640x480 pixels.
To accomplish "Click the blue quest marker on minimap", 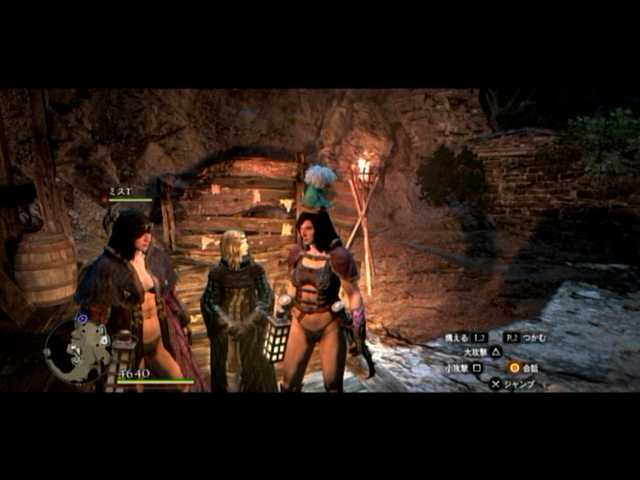I will click(x=82, y=319).
